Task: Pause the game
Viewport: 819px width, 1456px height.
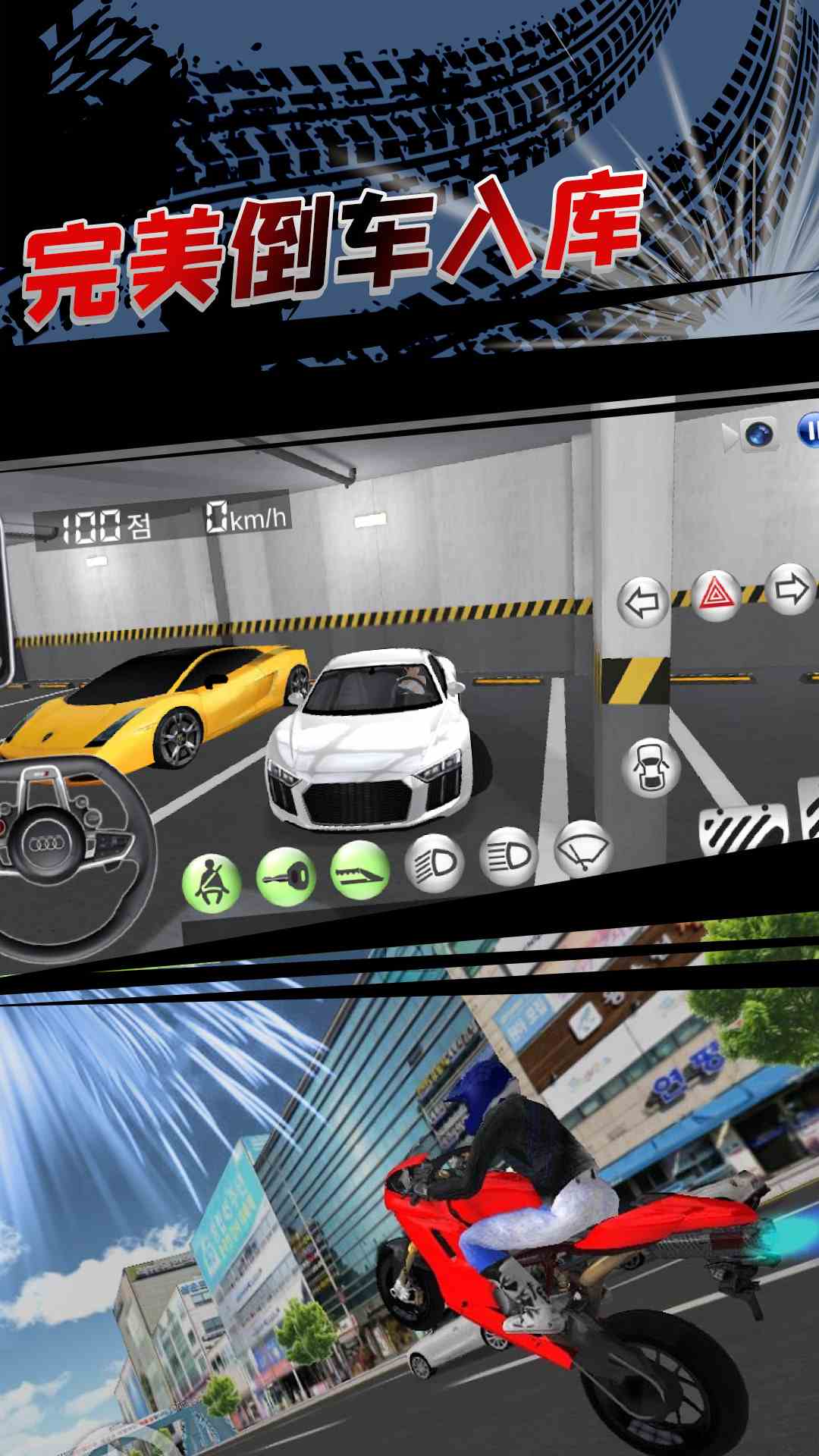Action: [x=808, y=431]
